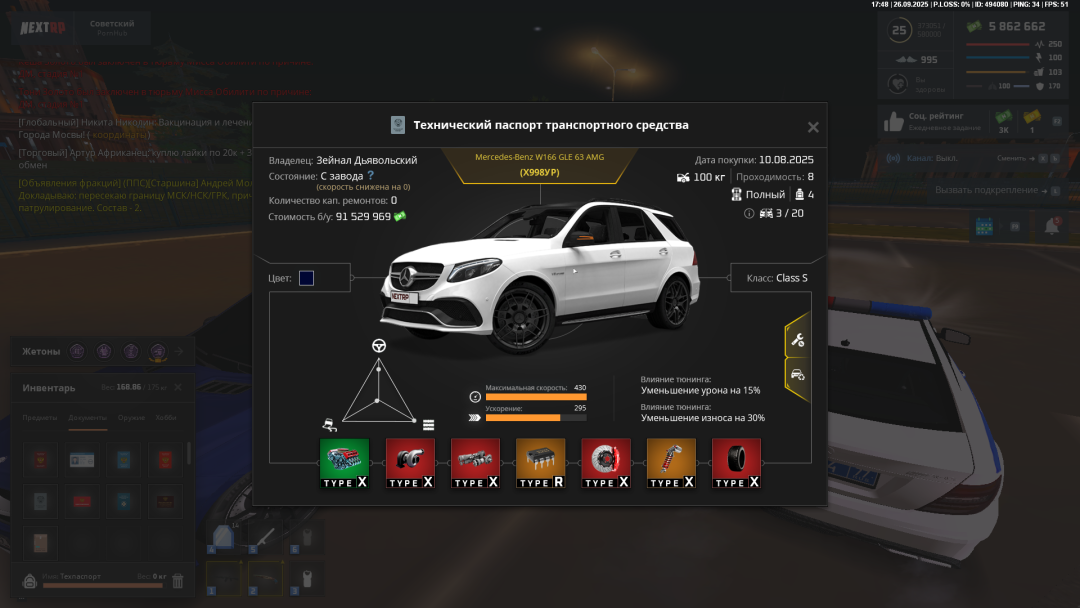The image size is (1080, 608).
Task: Select the turbocharger Type X part
Action: [410, 464]
